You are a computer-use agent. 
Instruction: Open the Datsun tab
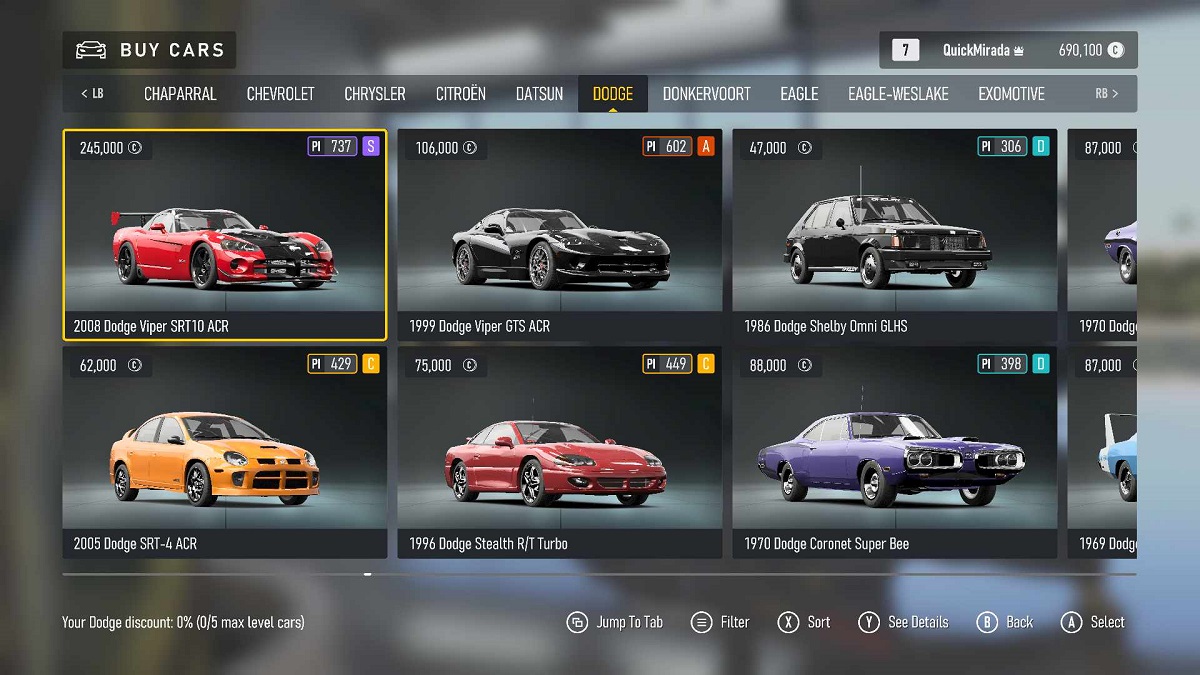(x=539, y=94)
